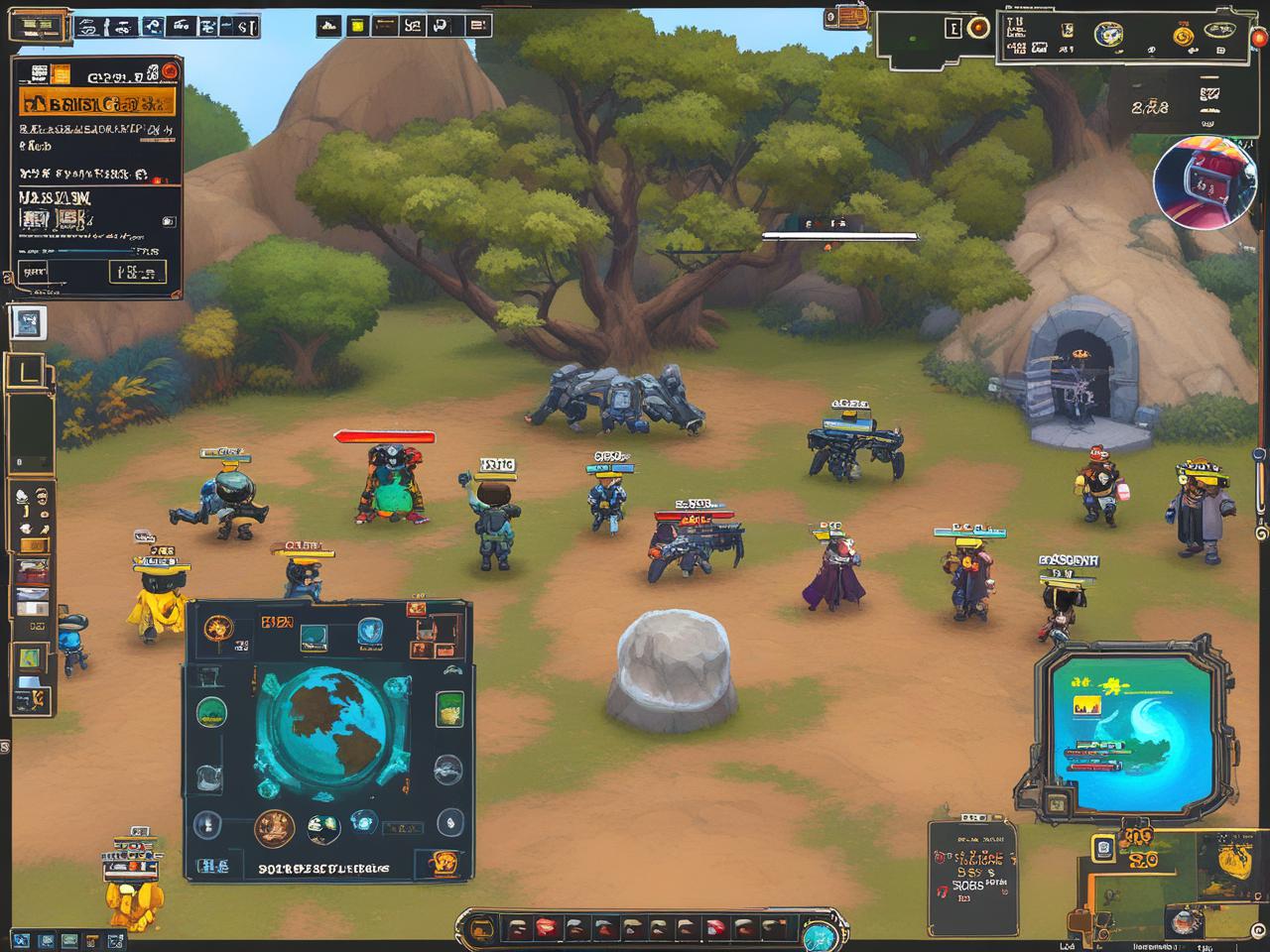Choose the green circular landscape icon

tap(210, 711)
